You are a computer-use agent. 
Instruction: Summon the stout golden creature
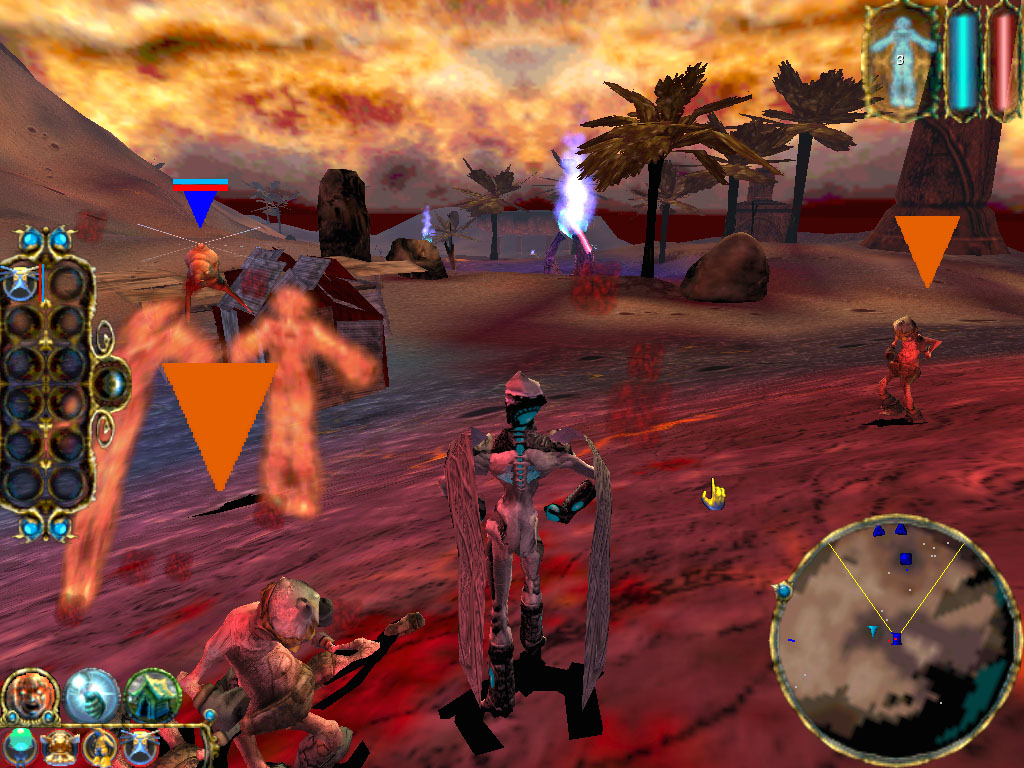tap(60, 746)
